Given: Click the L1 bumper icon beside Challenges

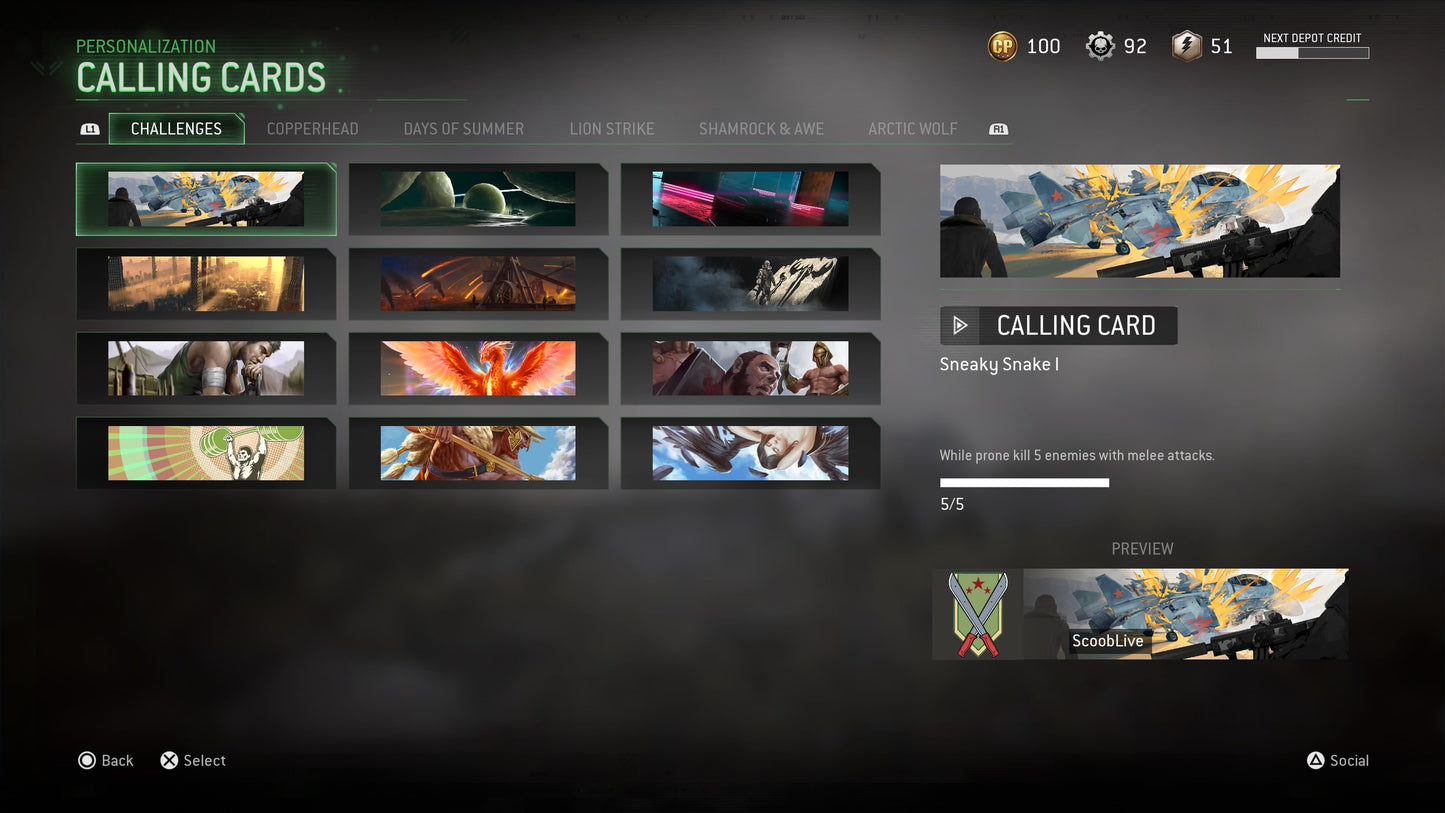Looking at the screenshot, I should pos(89,129).
